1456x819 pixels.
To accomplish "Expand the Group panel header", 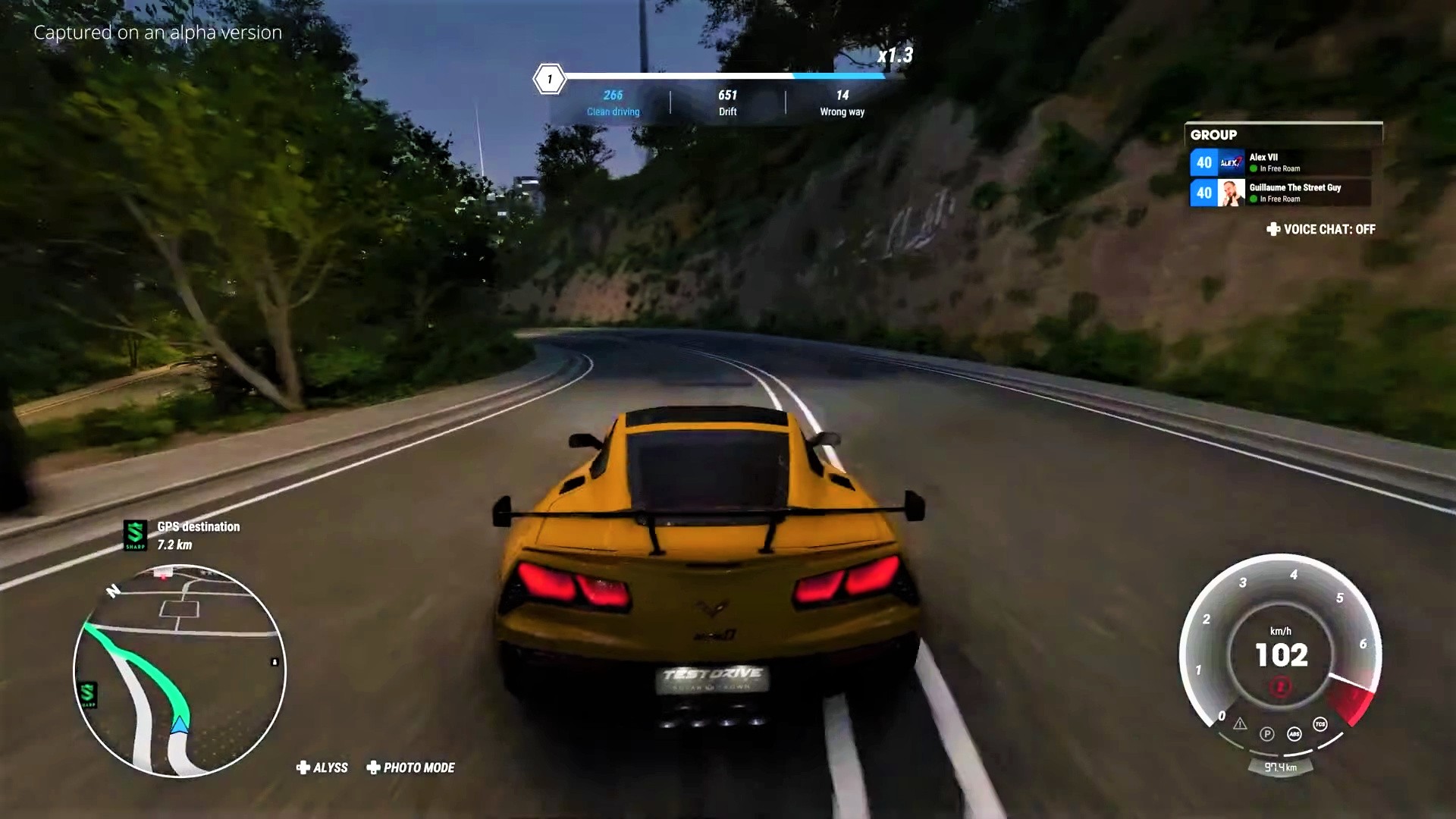I will (1214, 135).
